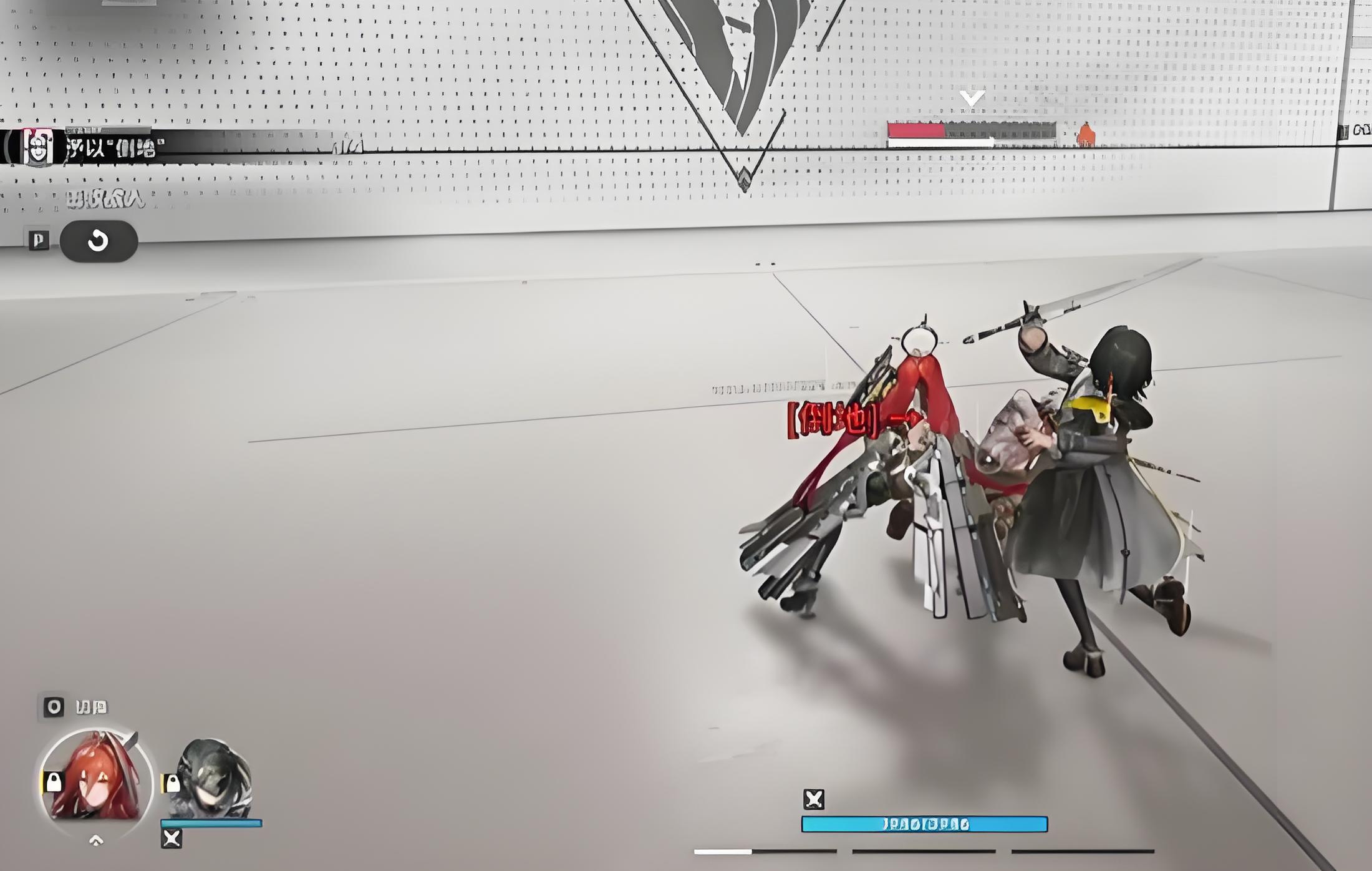Open the objective tracker with face icon
1372x871 pixels.
tap(38, 147)
